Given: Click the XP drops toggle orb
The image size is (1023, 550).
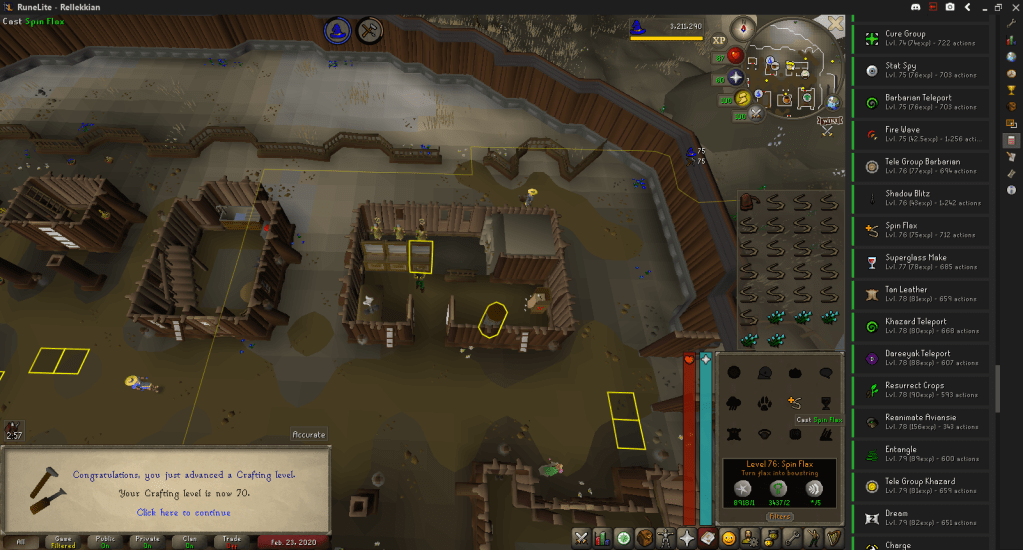Looking at the screenshot, I should tap(719, 41).
